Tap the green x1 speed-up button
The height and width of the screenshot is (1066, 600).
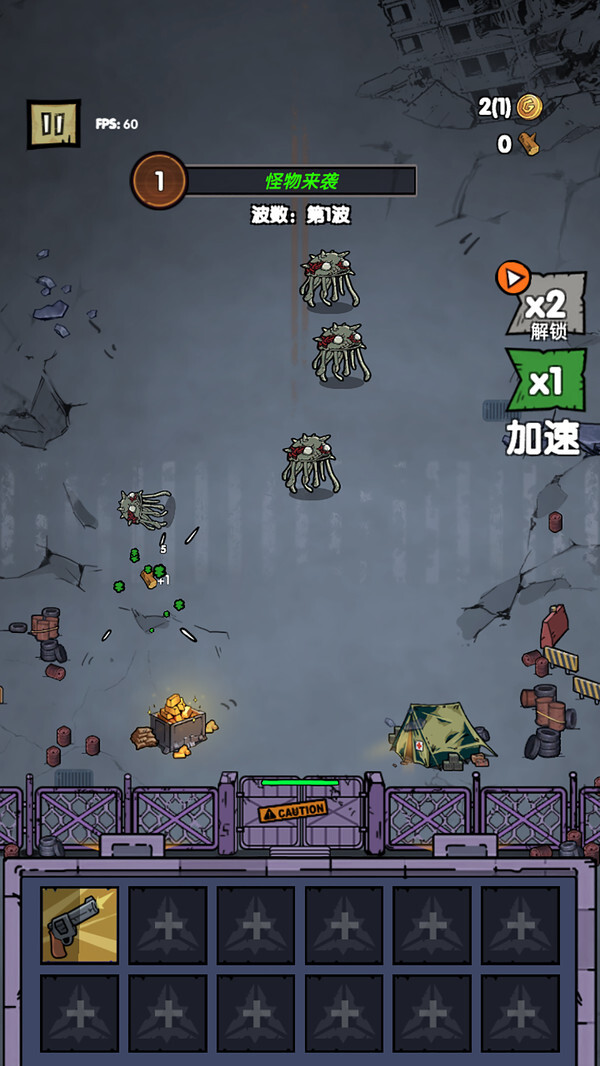coord(545,382)
